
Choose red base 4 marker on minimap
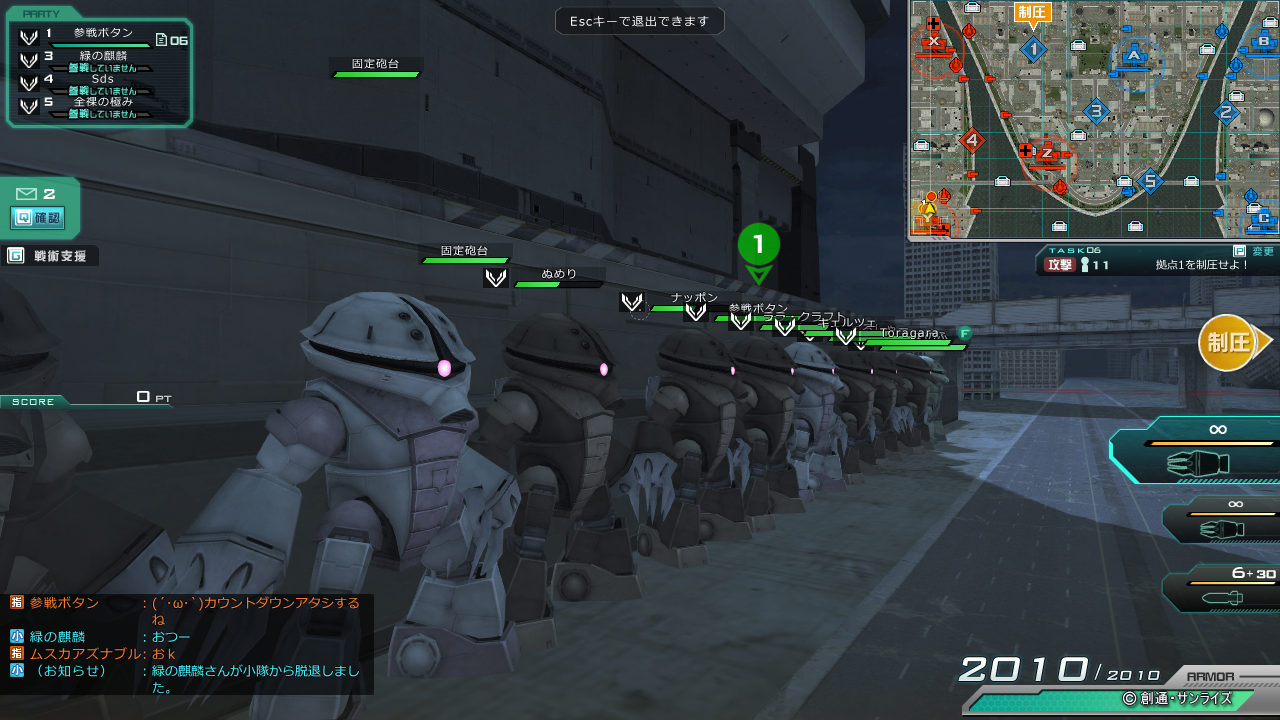pos(971,140)
